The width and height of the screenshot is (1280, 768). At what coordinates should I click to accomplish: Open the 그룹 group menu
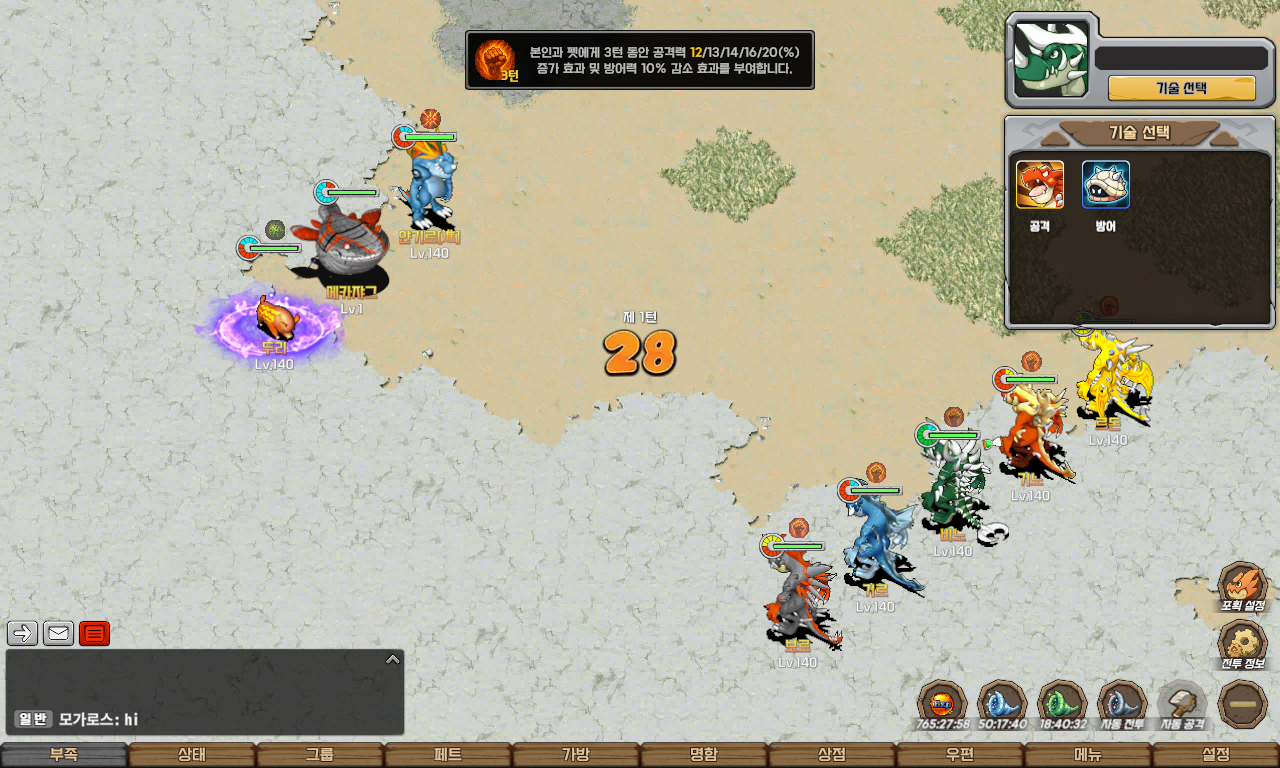click(x=320, y=755)
